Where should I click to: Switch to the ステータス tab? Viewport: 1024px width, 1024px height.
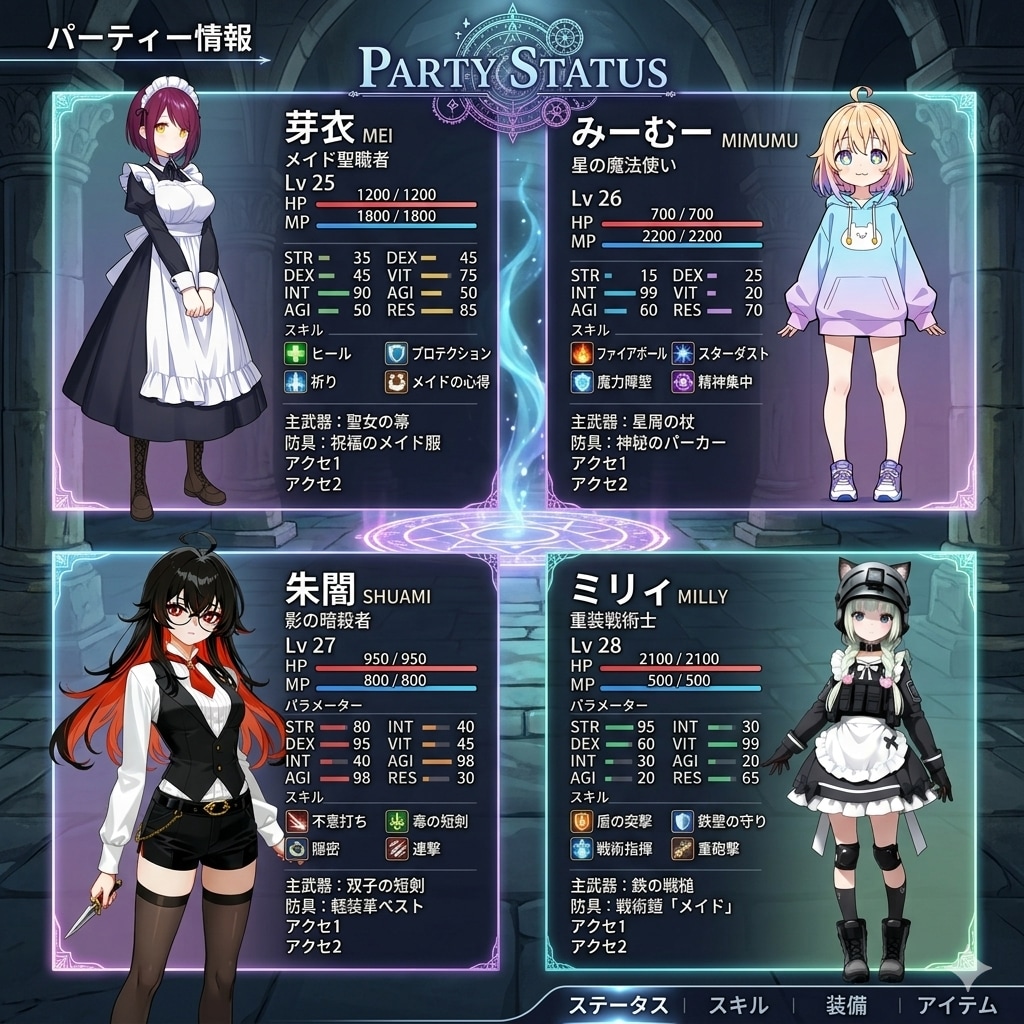click(618, 1004)
